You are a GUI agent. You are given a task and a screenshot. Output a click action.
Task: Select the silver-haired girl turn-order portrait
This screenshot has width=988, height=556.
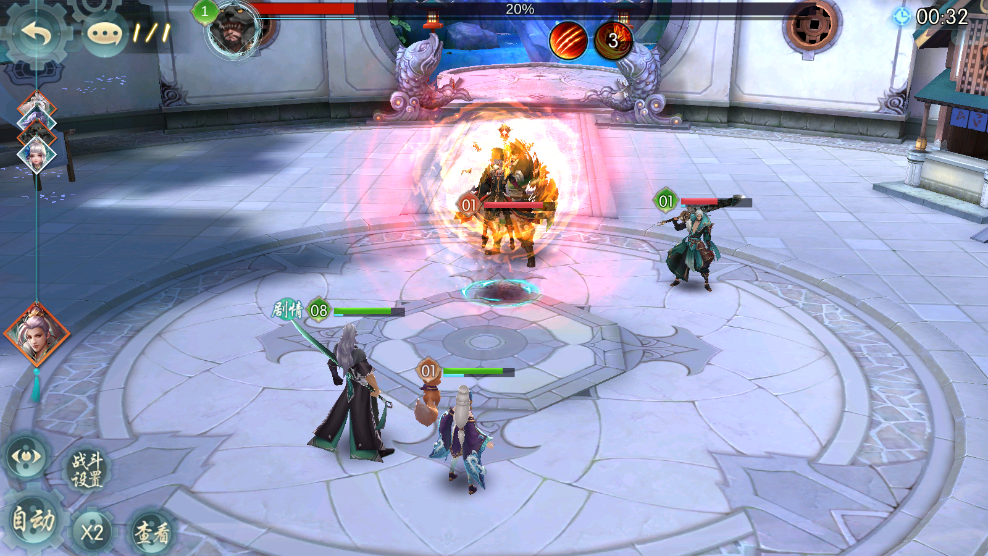37,153
